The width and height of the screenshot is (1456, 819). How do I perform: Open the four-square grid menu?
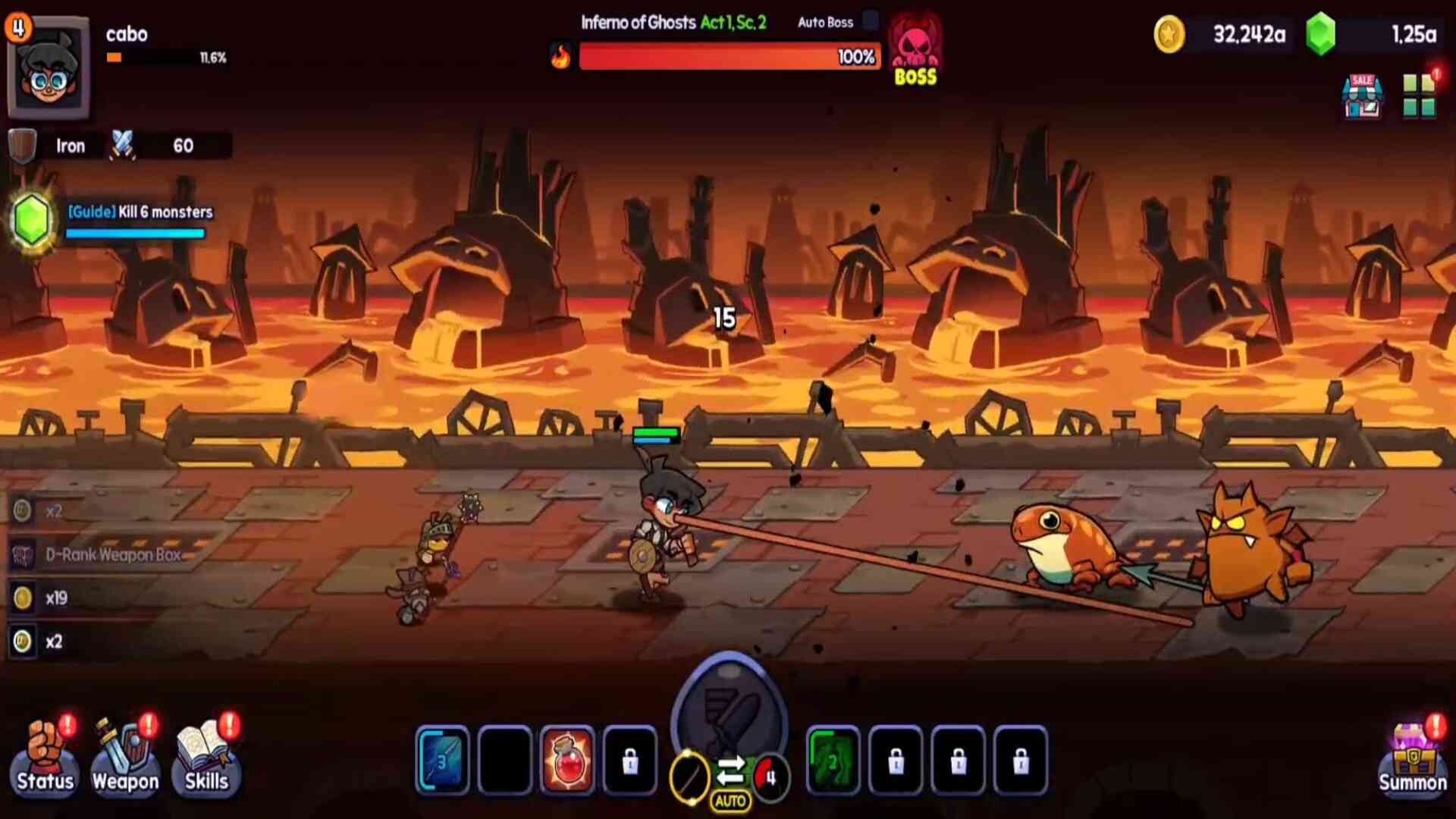coord(1418,96)
